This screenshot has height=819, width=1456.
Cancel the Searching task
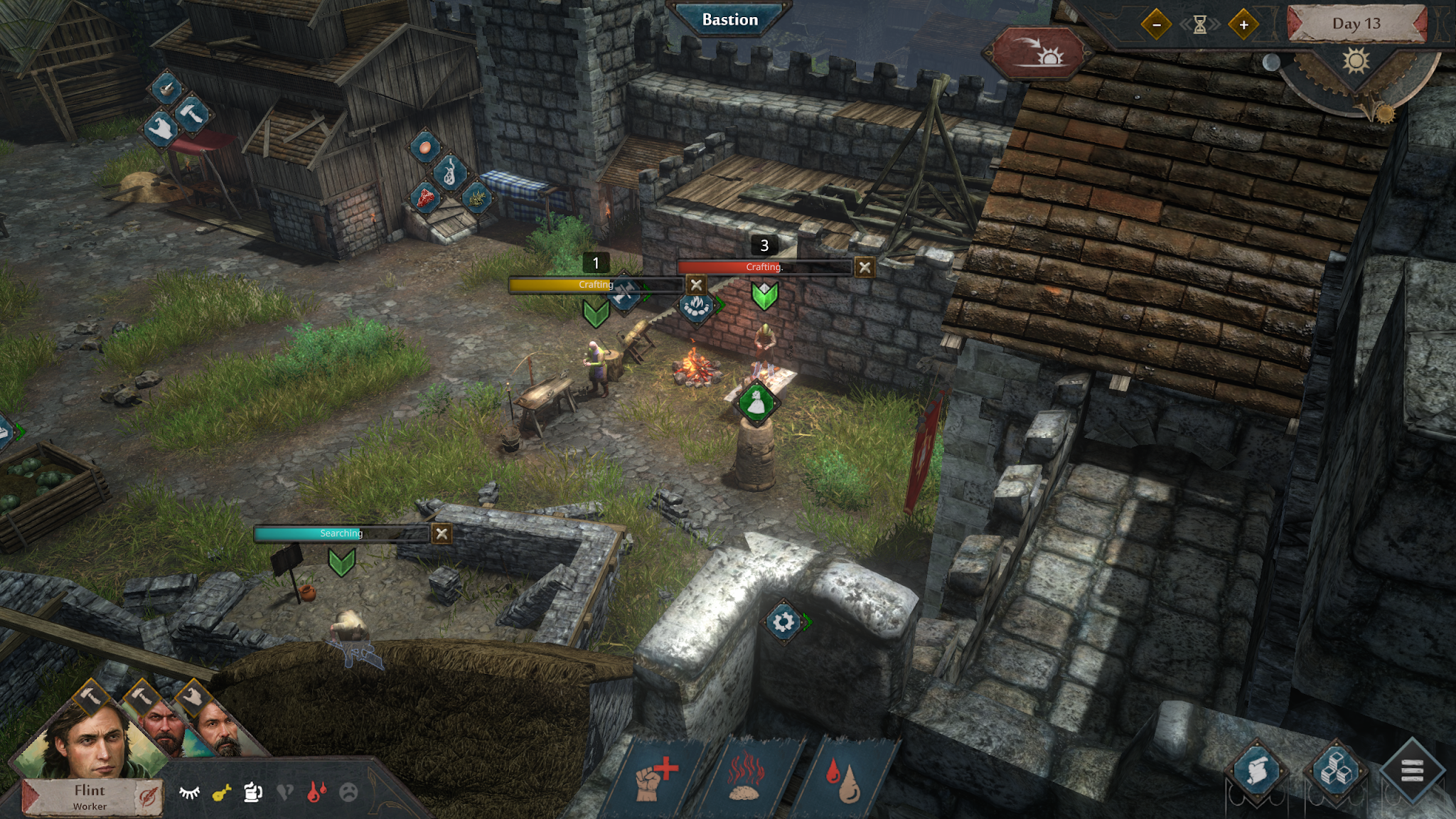pyautogui.click(x=441, y=533)
